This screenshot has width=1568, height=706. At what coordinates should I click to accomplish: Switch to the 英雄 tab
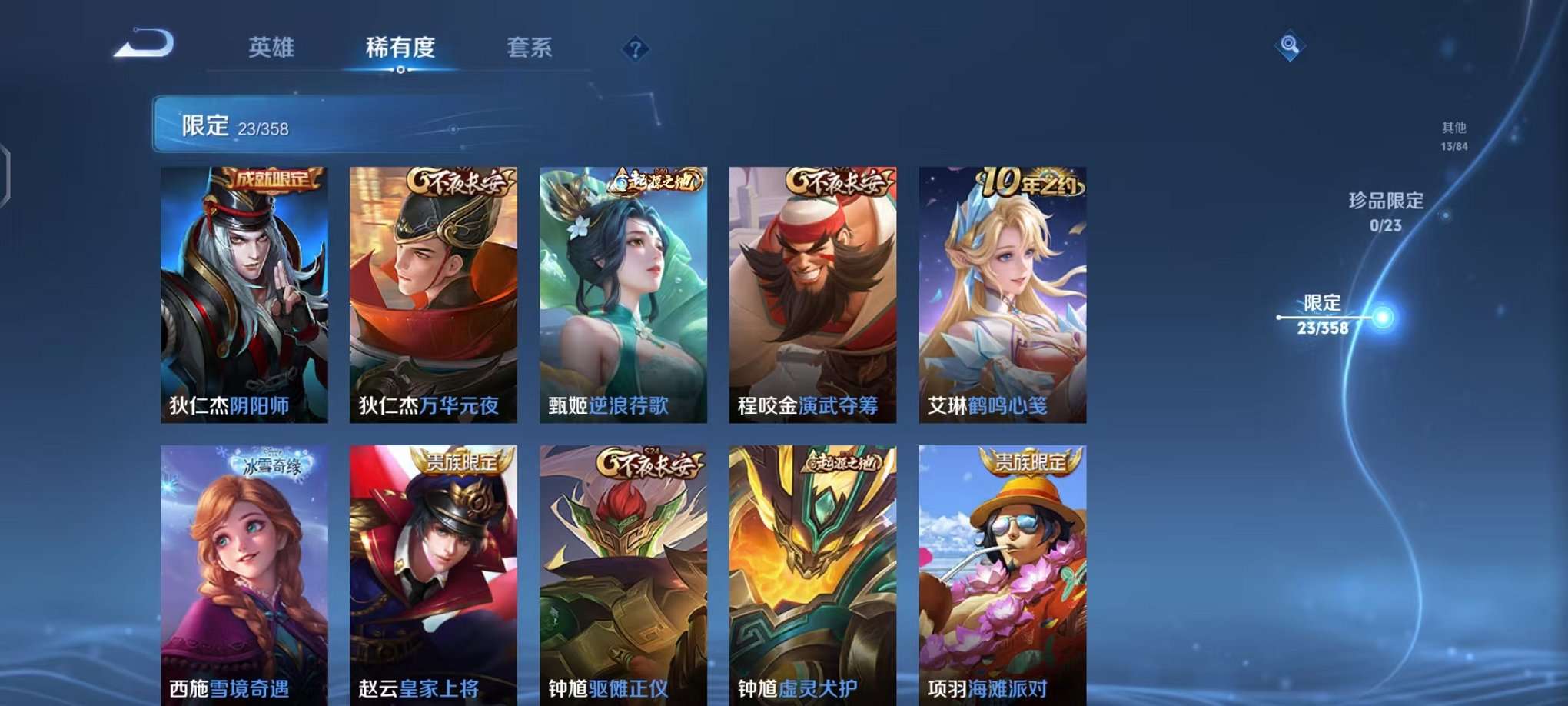271,48
